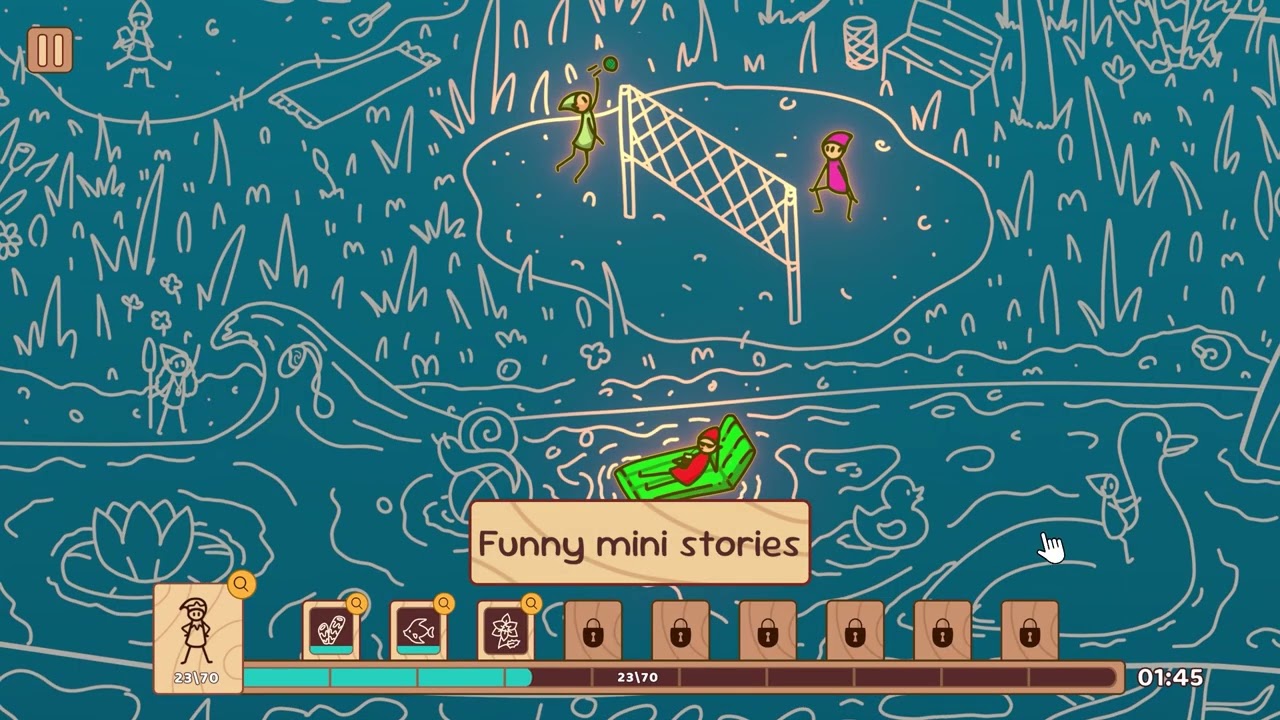The image size is (1280, 720).
Task: Click the magnifier on the fish card
Action: coord(444,604)
